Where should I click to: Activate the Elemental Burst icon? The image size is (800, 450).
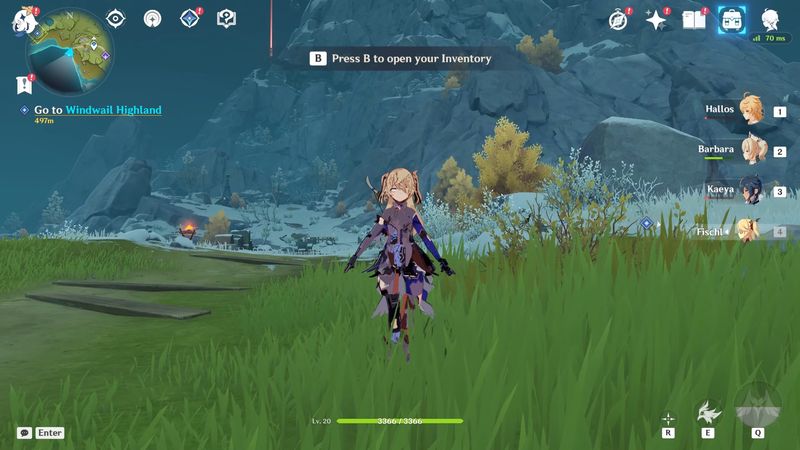pos(758,405)
